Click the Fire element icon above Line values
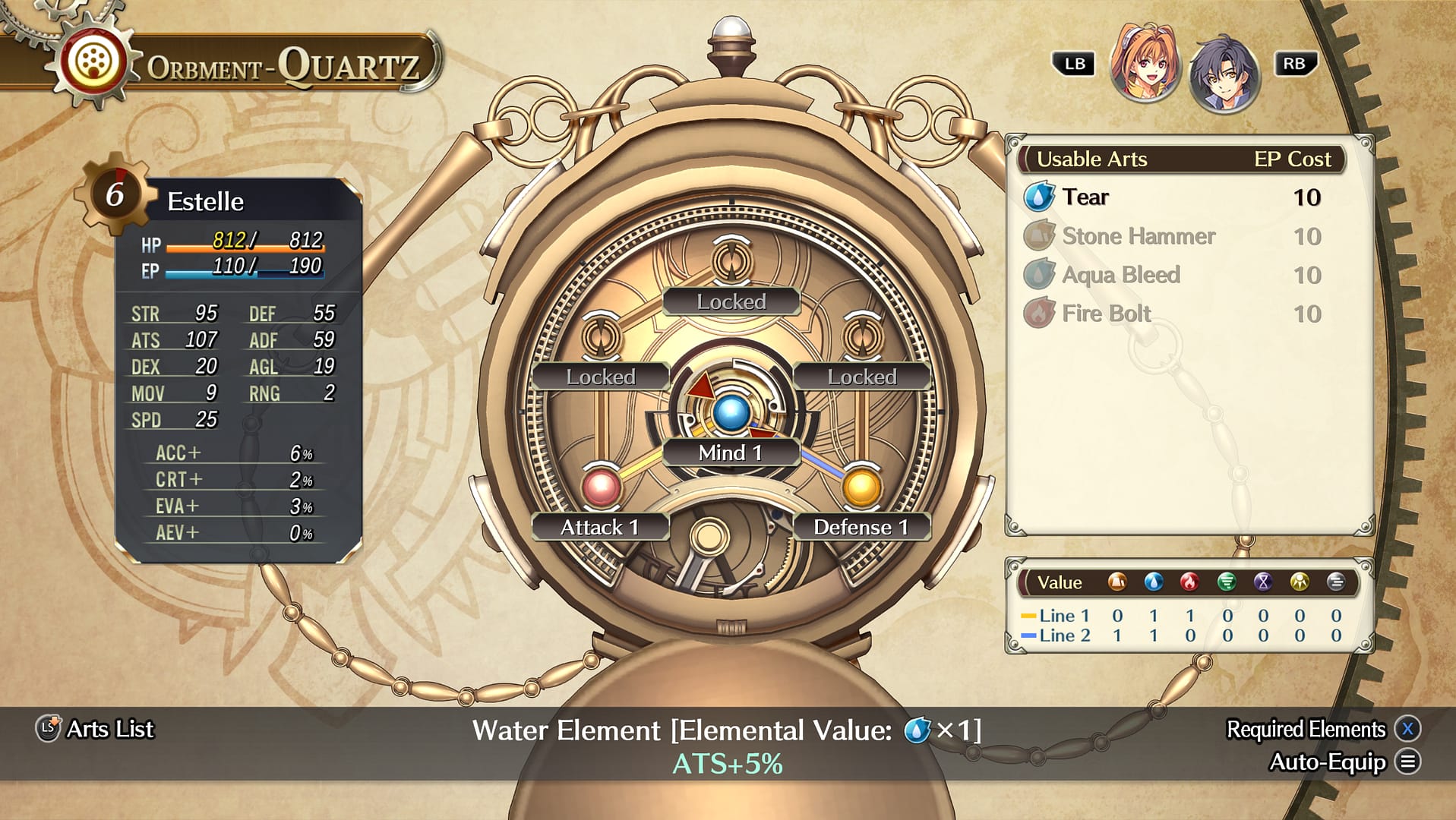 pos(1189,582)
